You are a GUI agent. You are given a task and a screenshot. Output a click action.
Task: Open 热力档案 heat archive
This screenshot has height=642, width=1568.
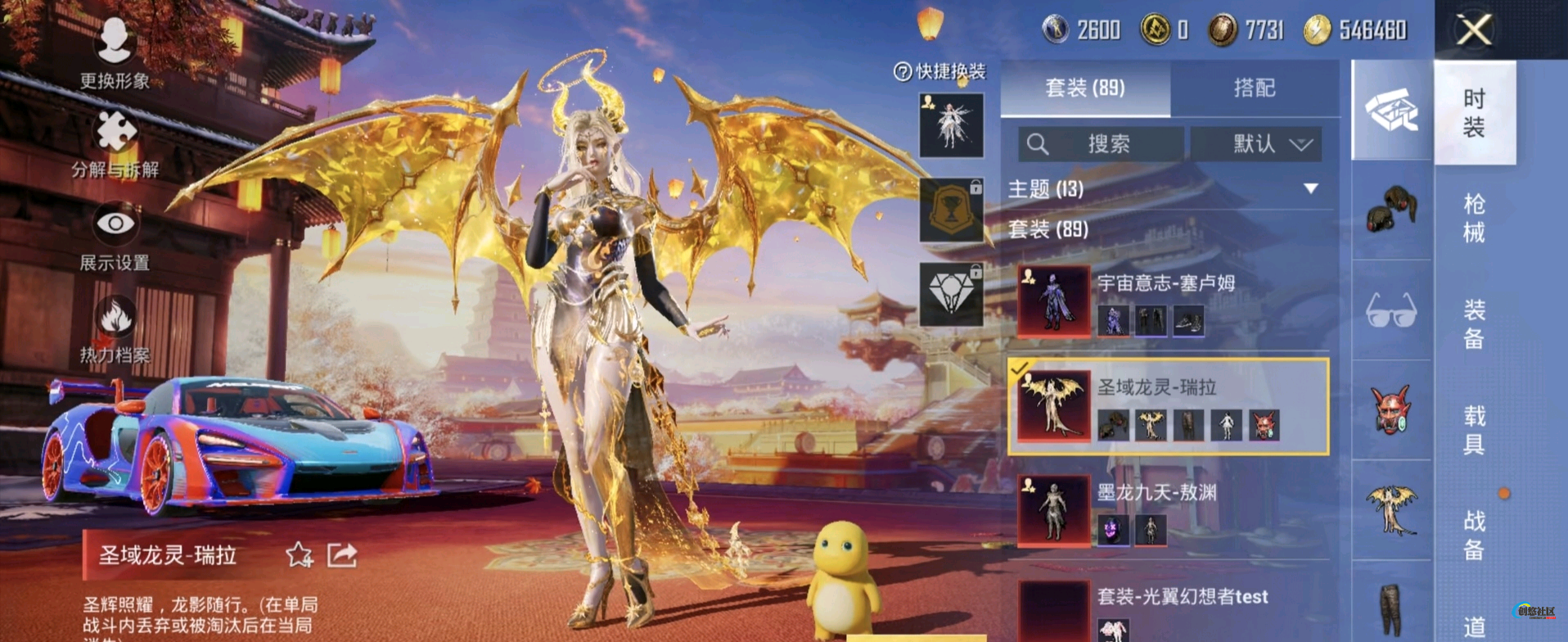tap(115, 328)
